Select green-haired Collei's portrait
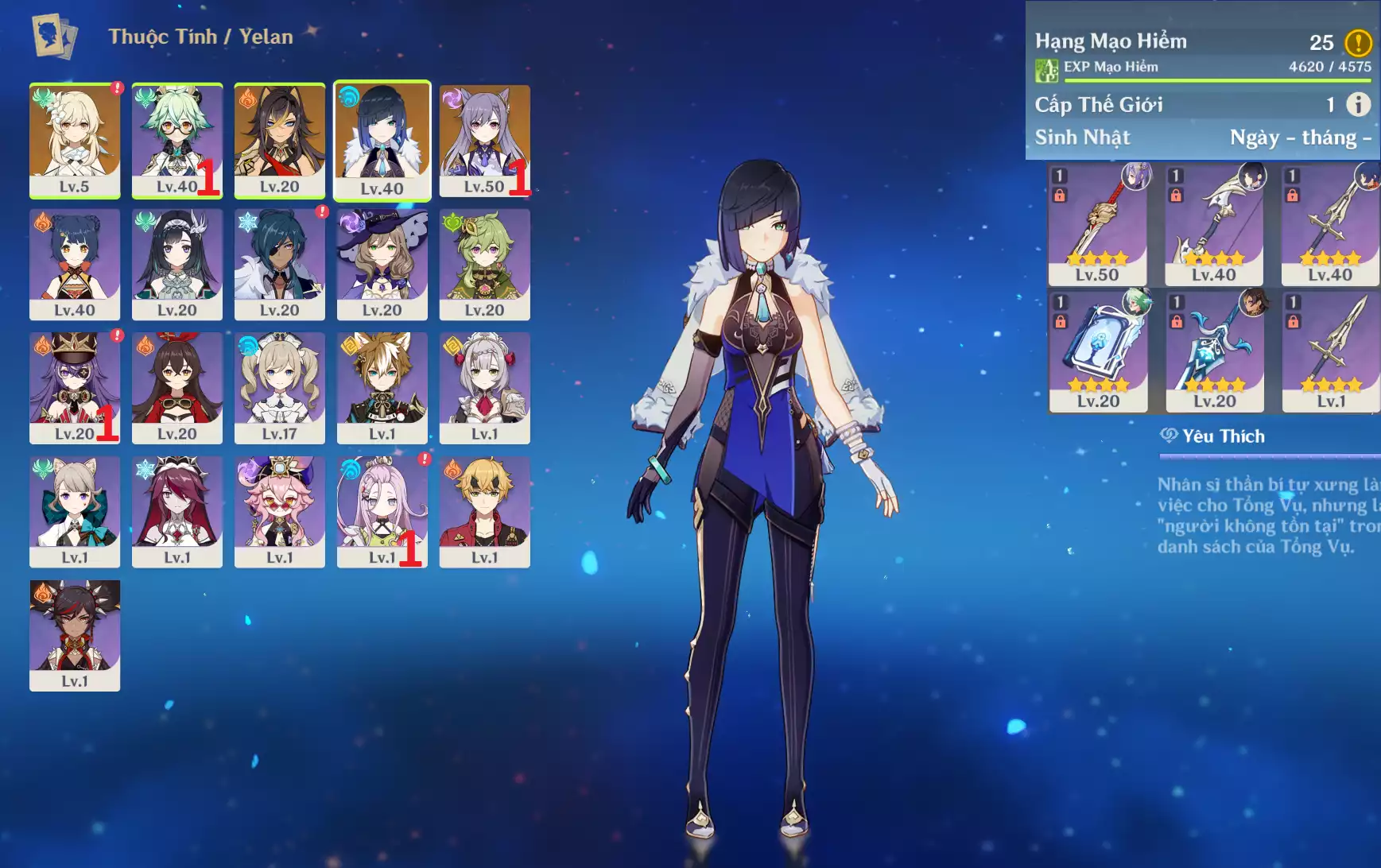 [x=484, y=264]
